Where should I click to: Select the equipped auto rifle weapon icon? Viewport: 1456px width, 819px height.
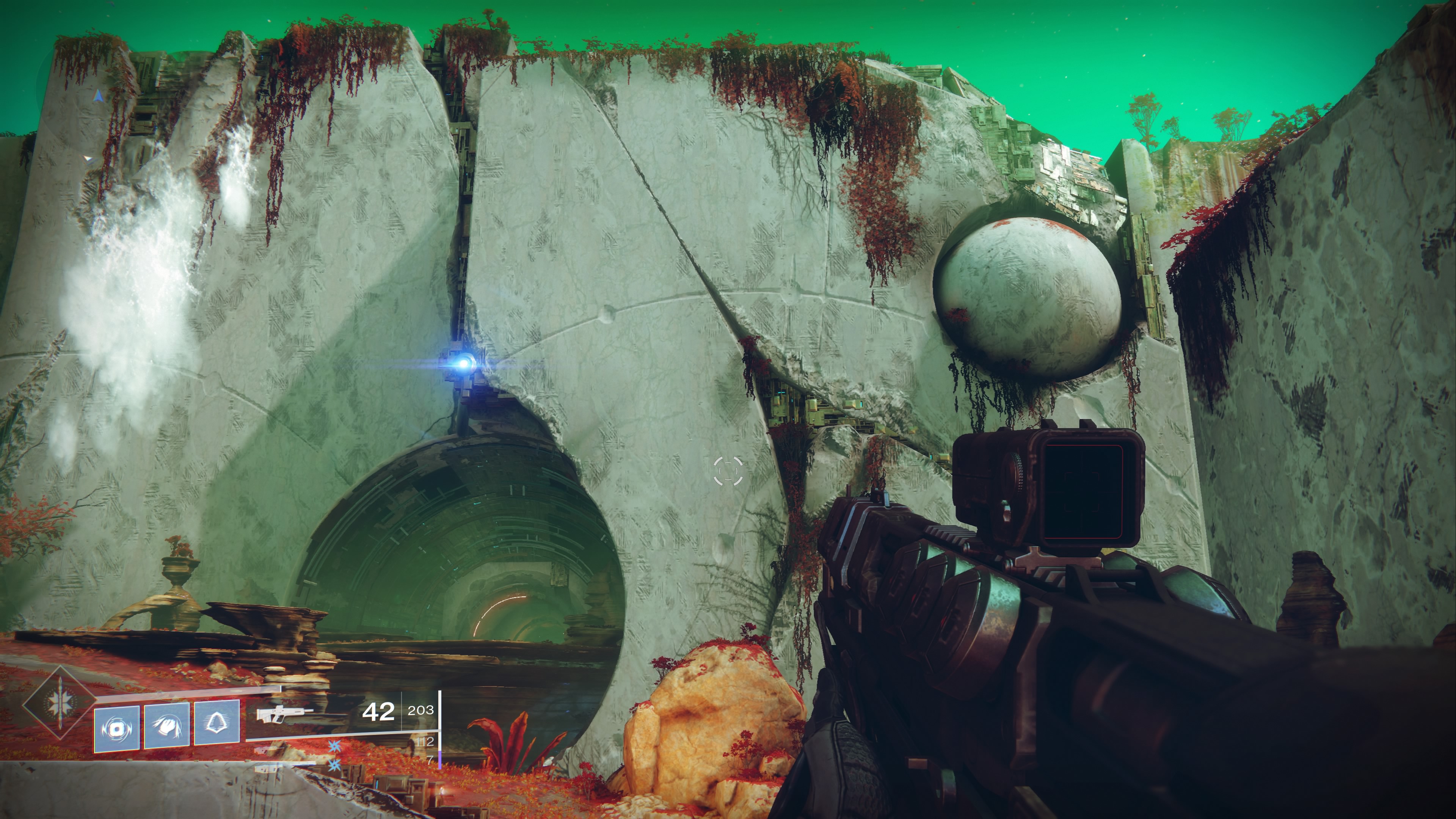(x=284, y=713)
